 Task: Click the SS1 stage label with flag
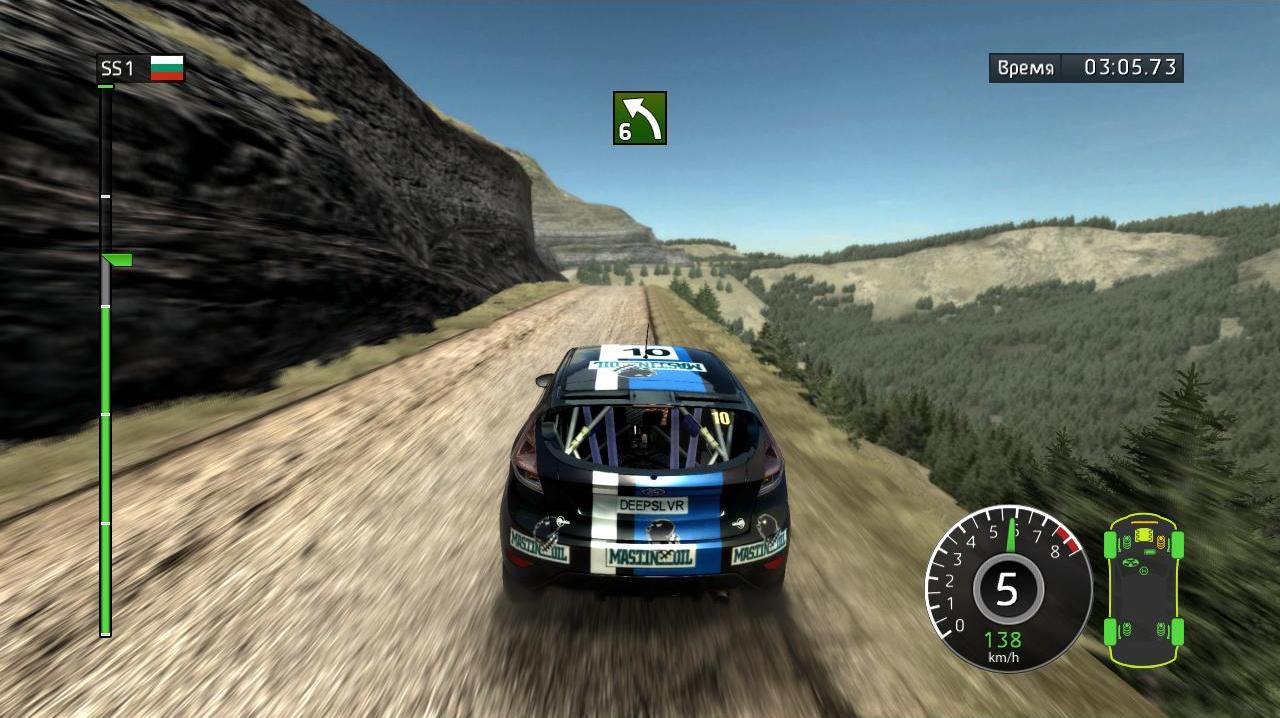point(141,68)
